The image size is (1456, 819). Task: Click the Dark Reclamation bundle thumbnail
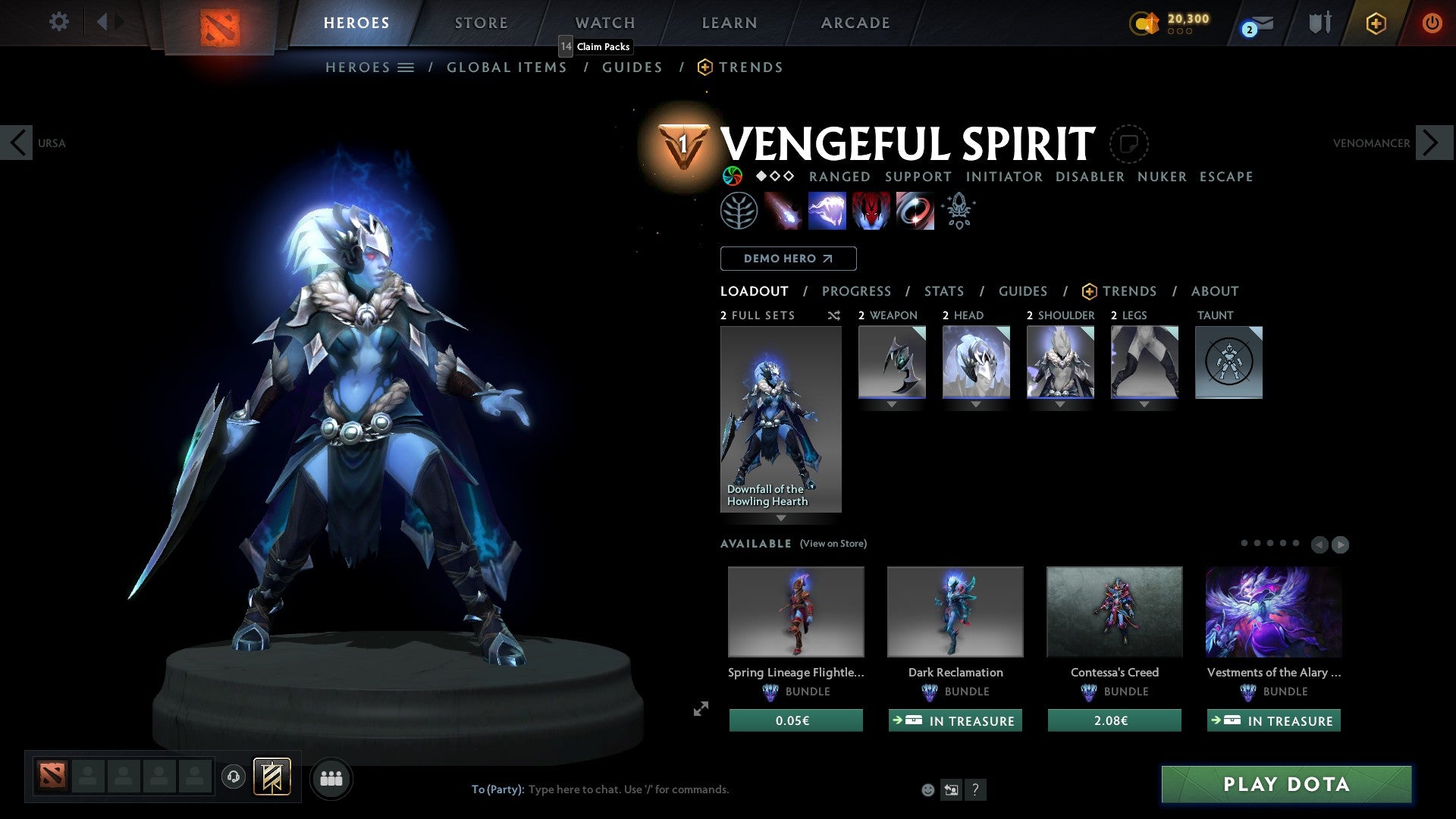tap(955, 611)
